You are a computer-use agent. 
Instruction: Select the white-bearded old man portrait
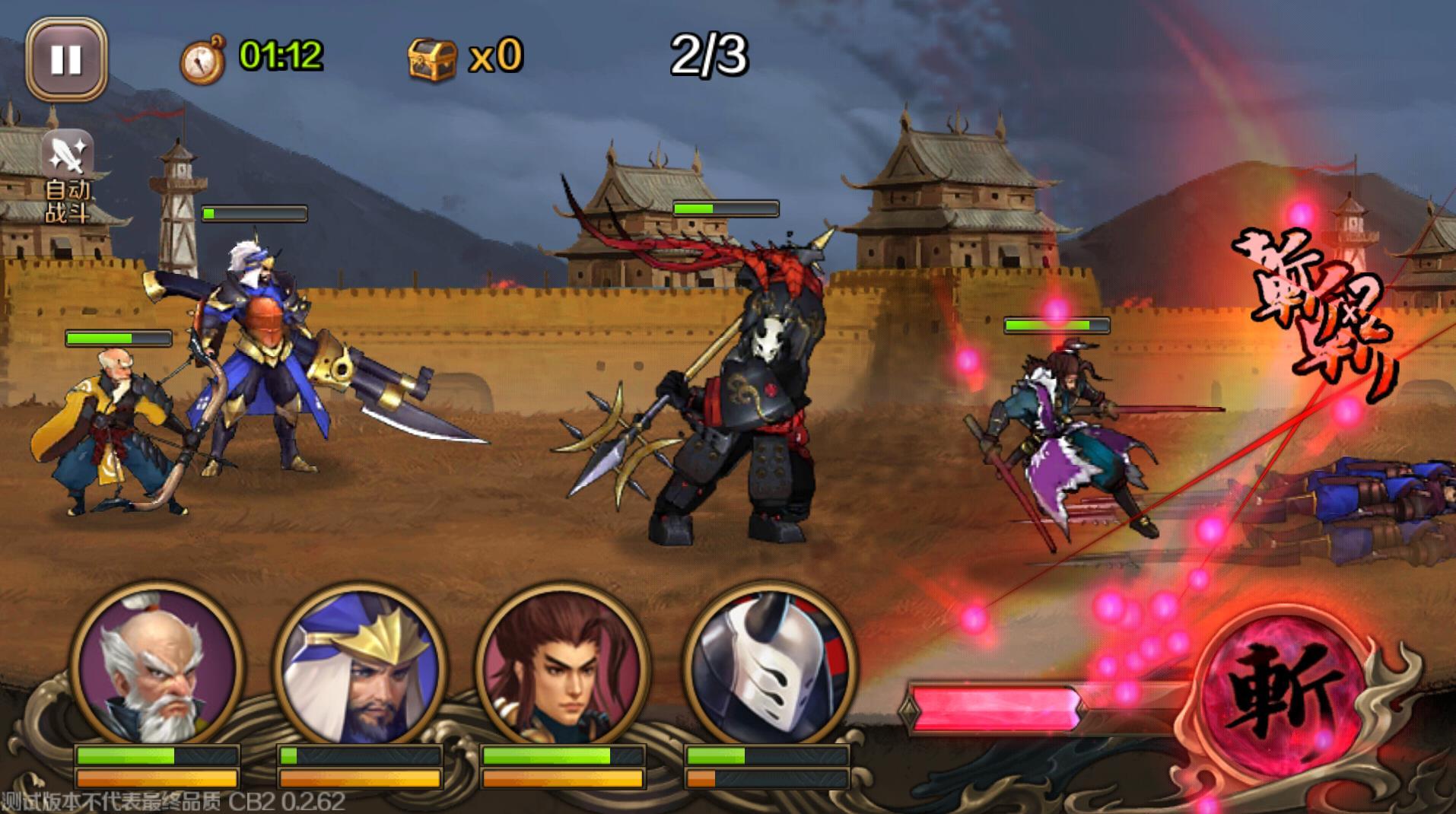coord(157,666)
